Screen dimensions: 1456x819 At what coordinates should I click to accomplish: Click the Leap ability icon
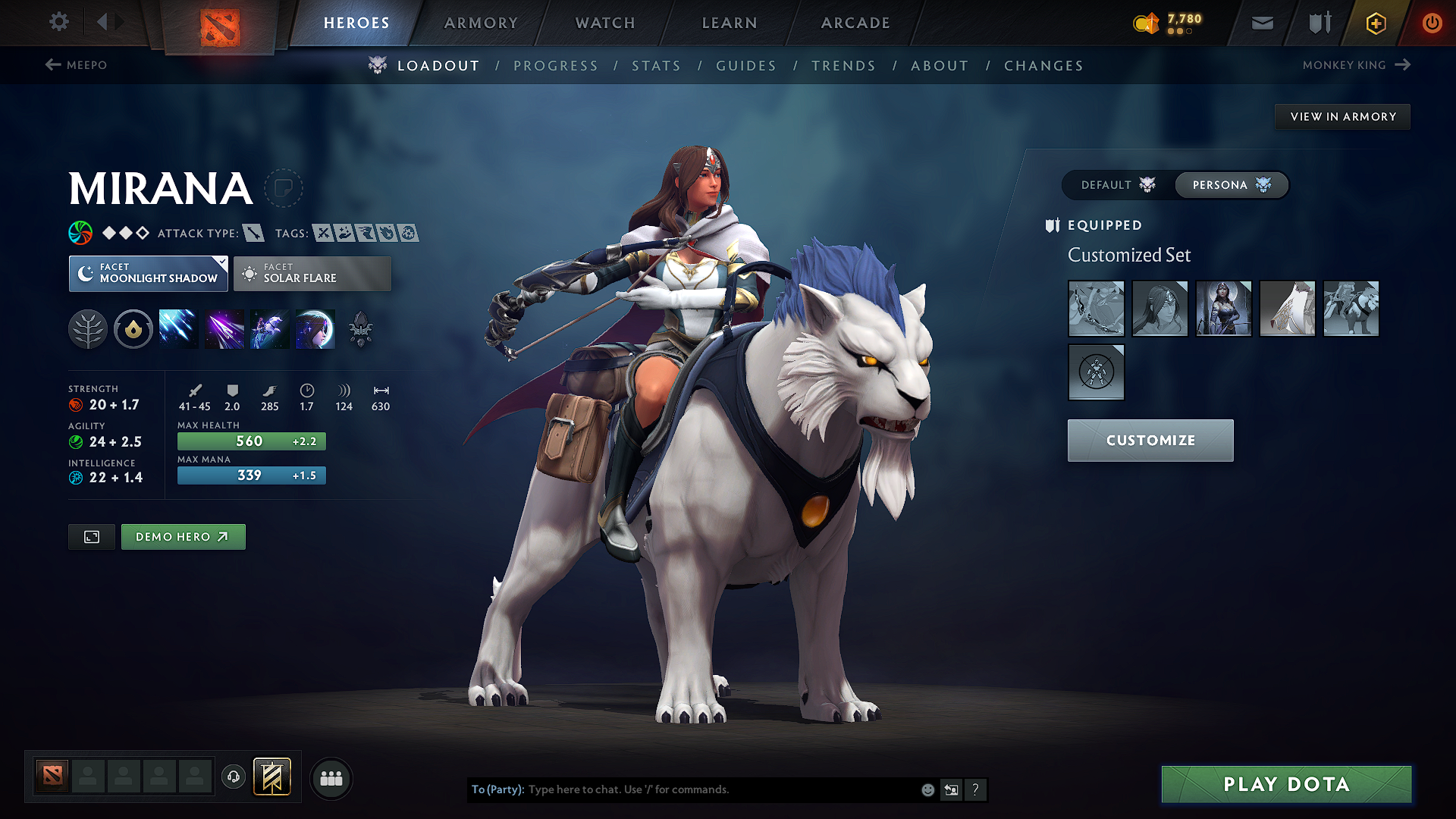(270, 328)
